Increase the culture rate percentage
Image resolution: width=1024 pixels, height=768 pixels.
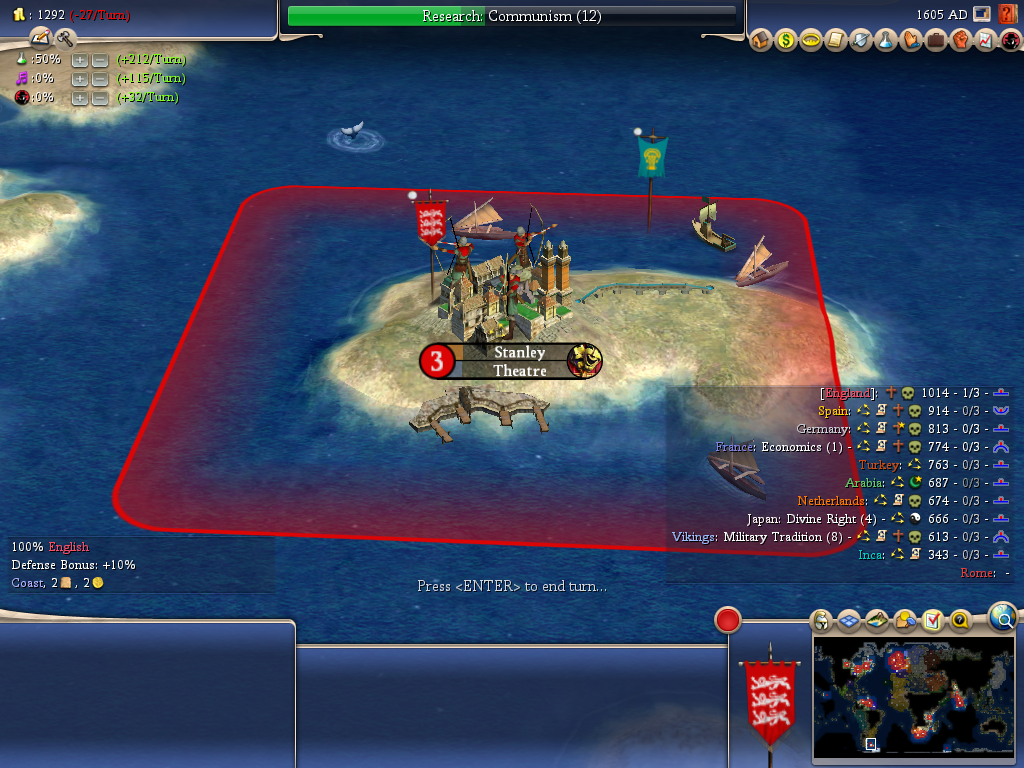click(x=80, y=79)
